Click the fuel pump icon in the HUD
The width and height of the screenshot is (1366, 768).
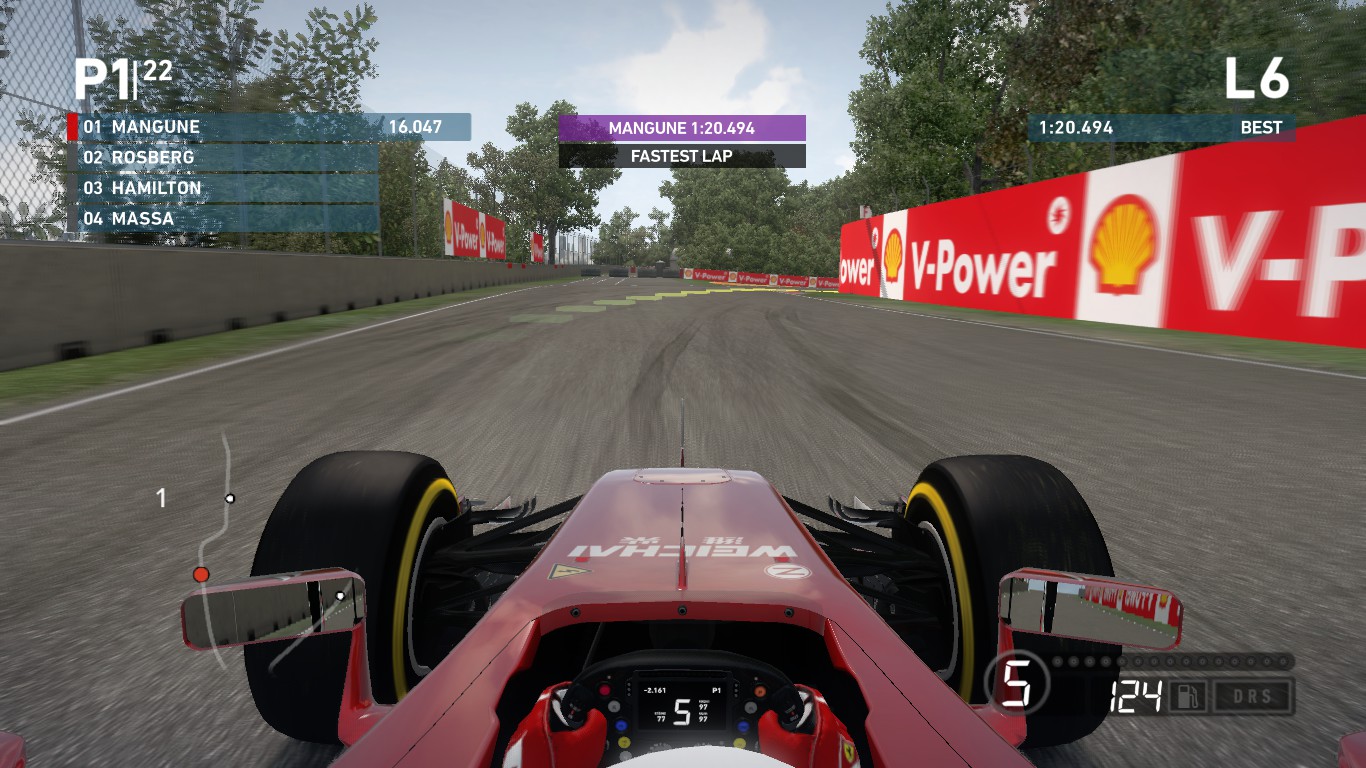pyautogui.click(x=1187, y=694)
